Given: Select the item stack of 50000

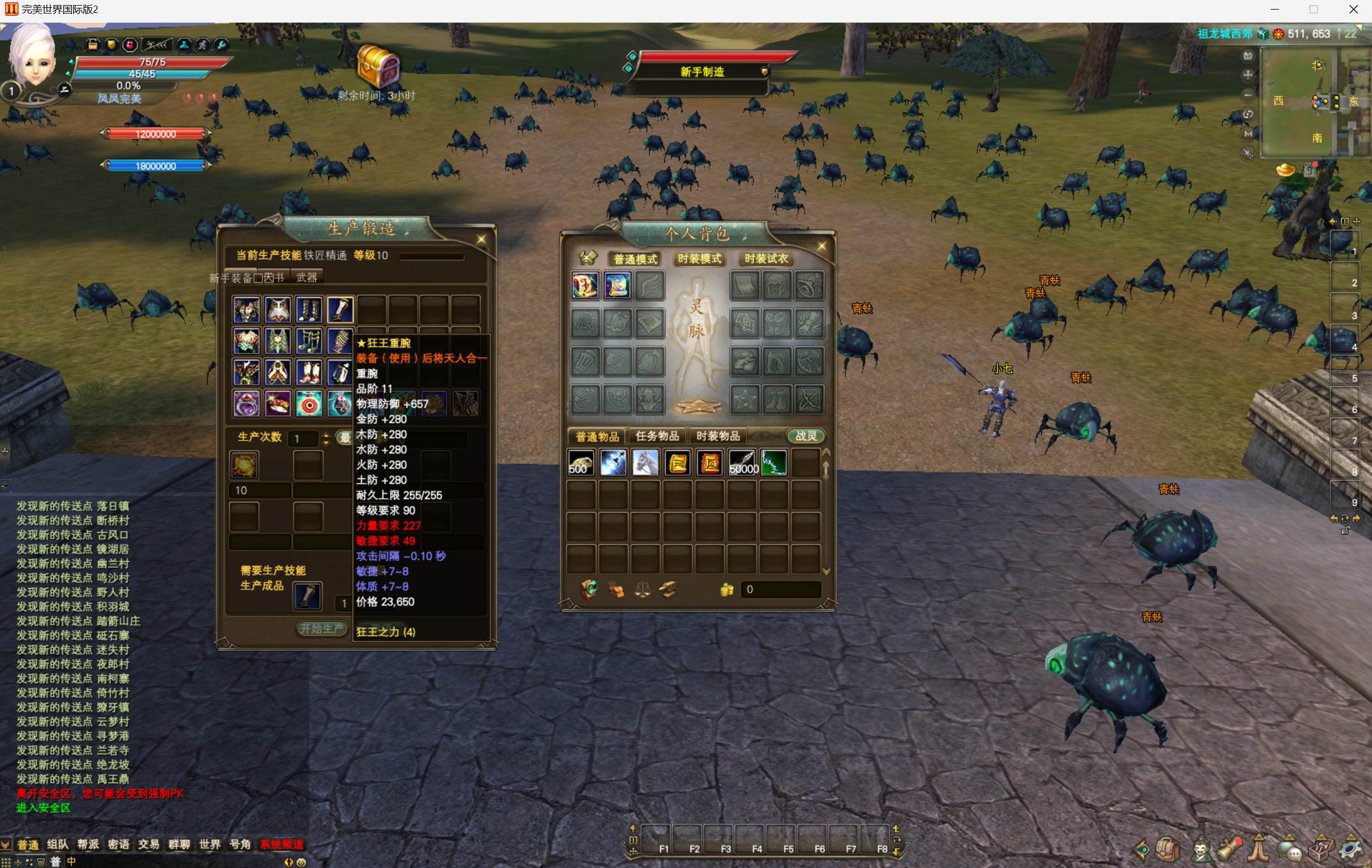Looking at the screenshot, I should tap(742, 463).
